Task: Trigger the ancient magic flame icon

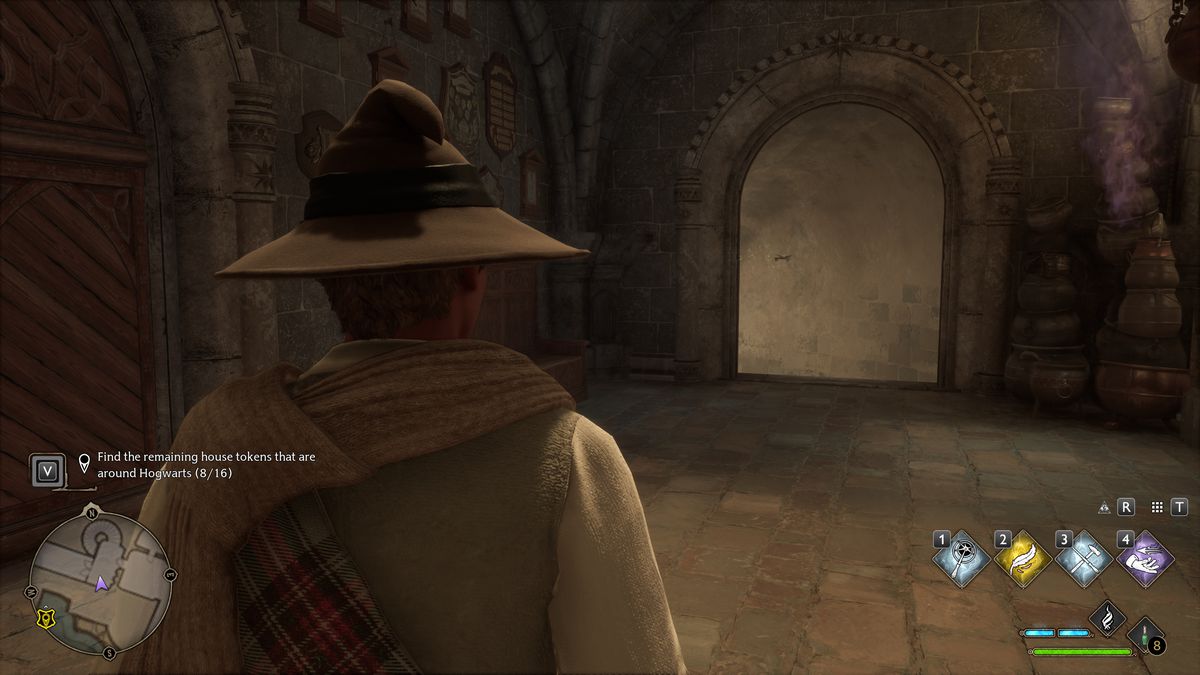Action: (1108, 619)
